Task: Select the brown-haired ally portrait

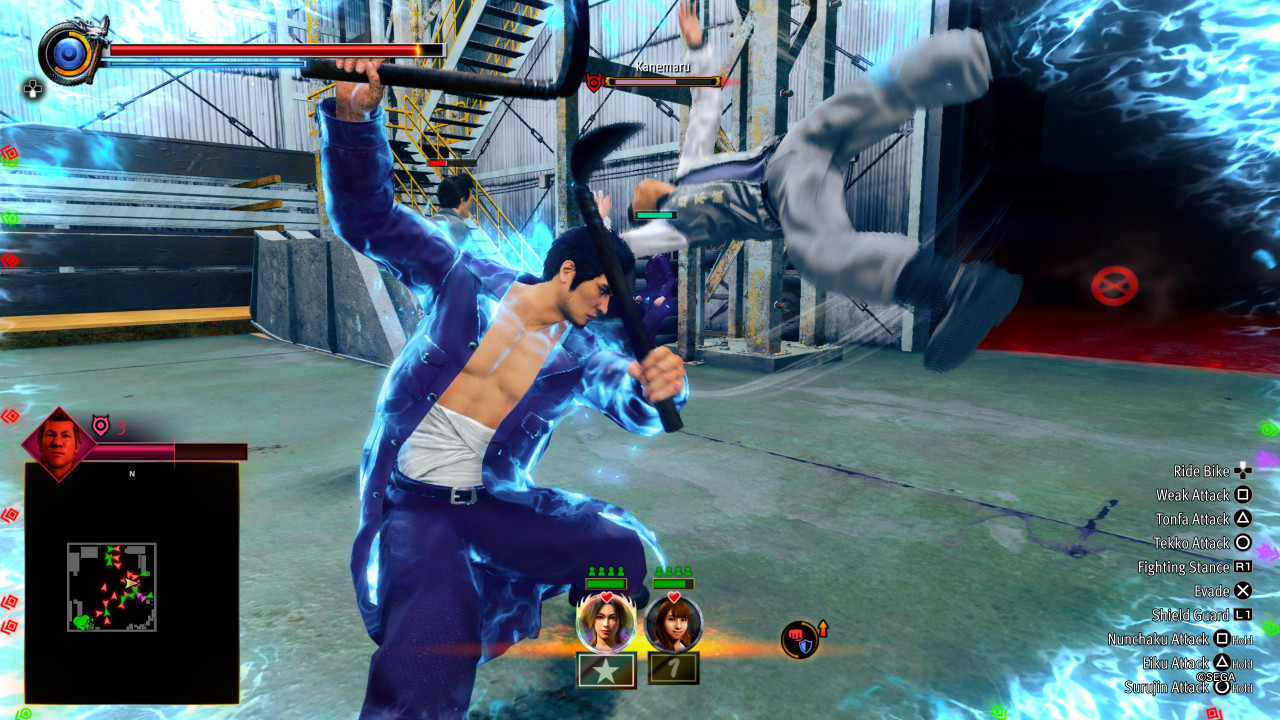Action: click(673, 623)
